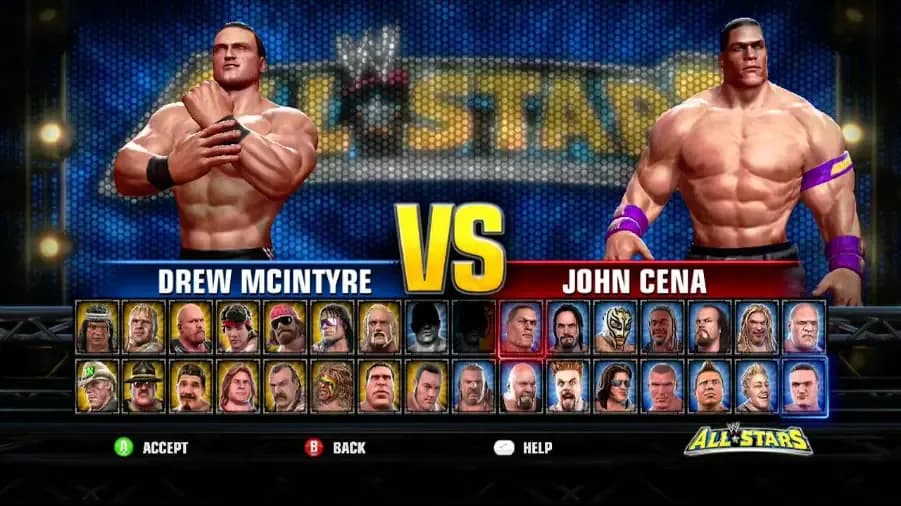Choose the wrestler in the green cap

(x=97, y=386)
